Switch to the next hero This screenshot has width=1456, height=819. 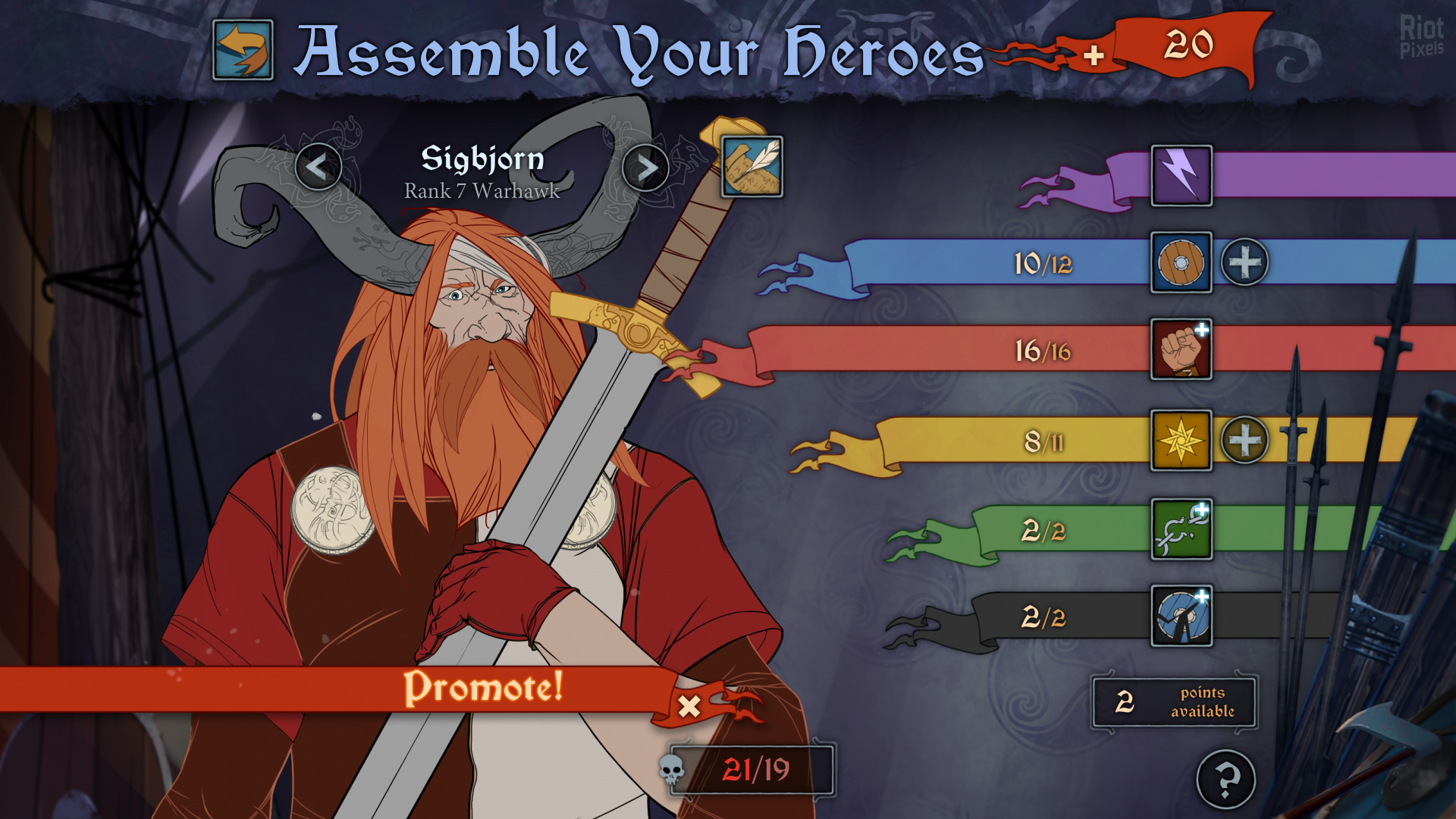645,168
